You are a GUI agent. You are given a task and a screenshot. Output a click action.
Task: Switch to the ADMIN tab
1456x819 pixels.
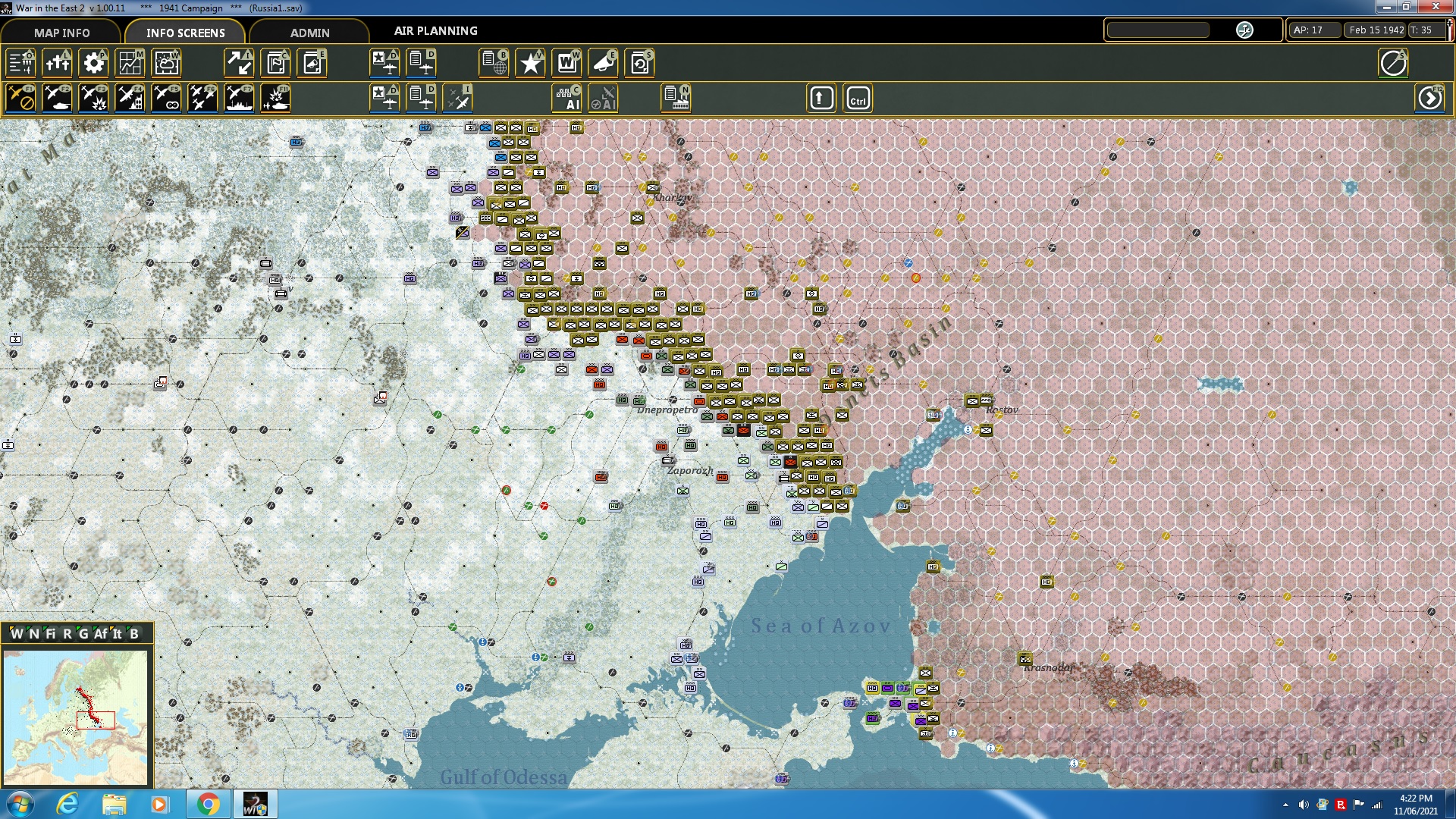312,33
